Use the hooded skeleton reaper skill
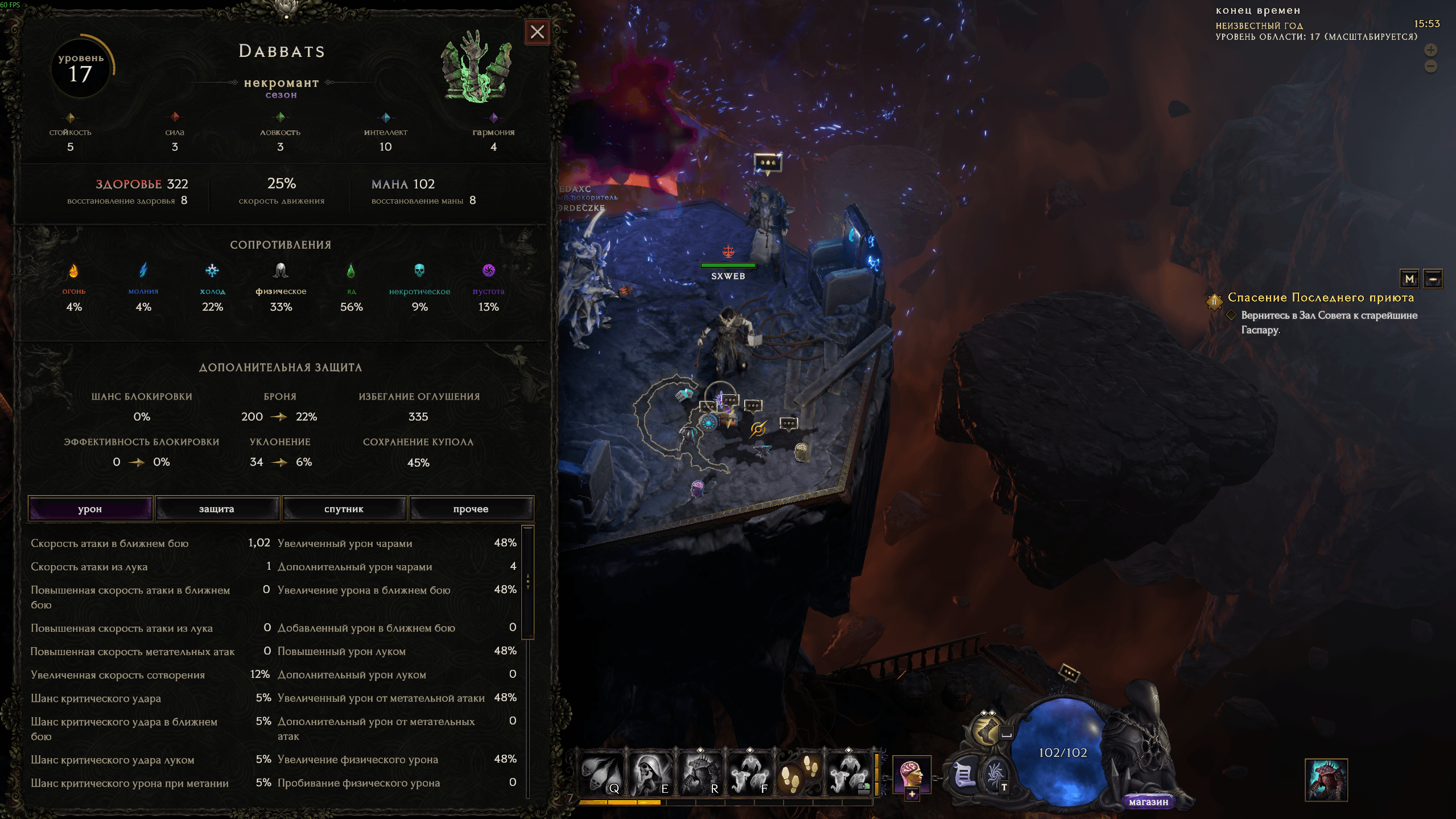 [650, 775]
